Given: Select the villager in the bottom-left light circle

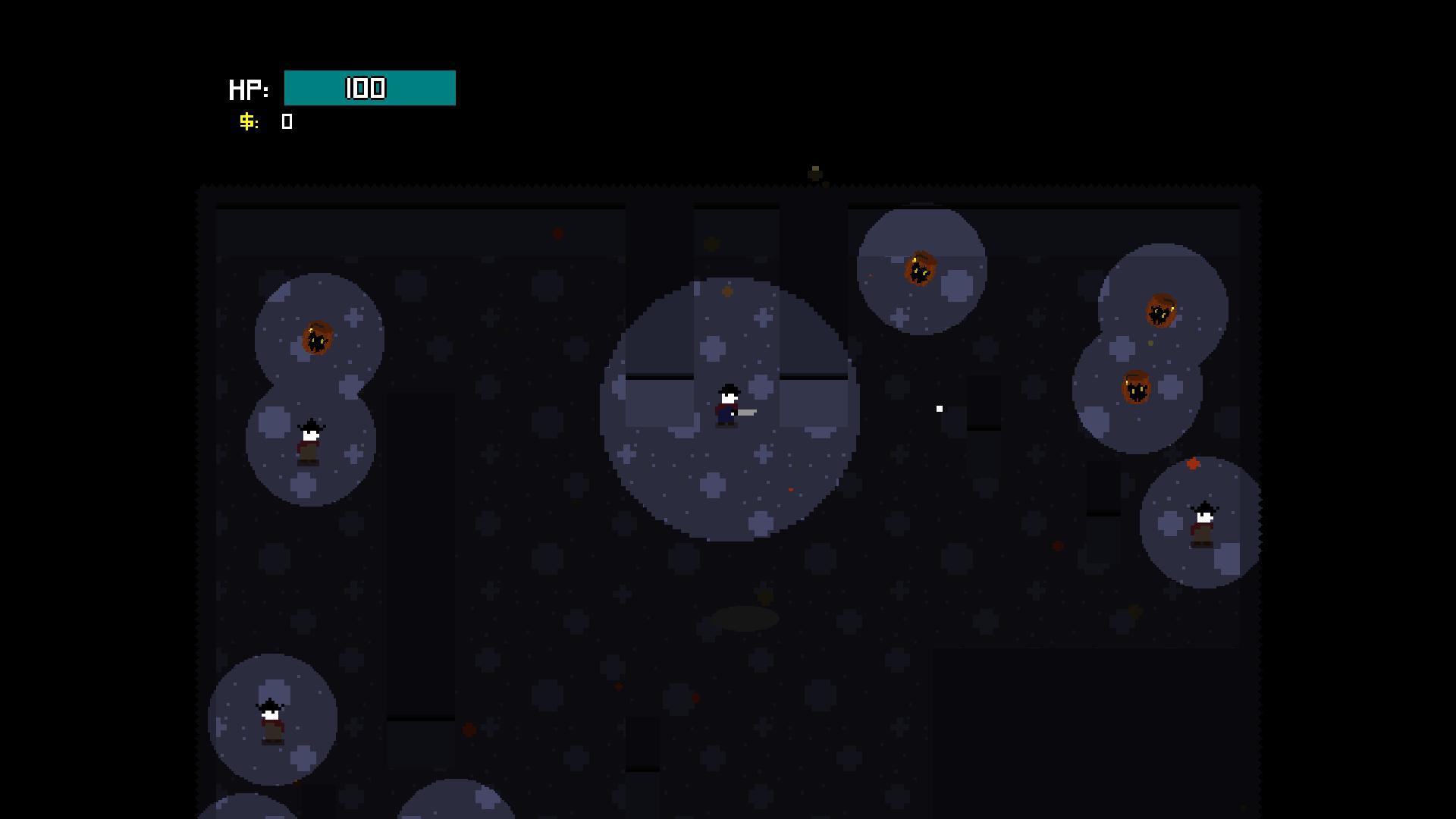Looking at the screenshot, I should (271, 720).
